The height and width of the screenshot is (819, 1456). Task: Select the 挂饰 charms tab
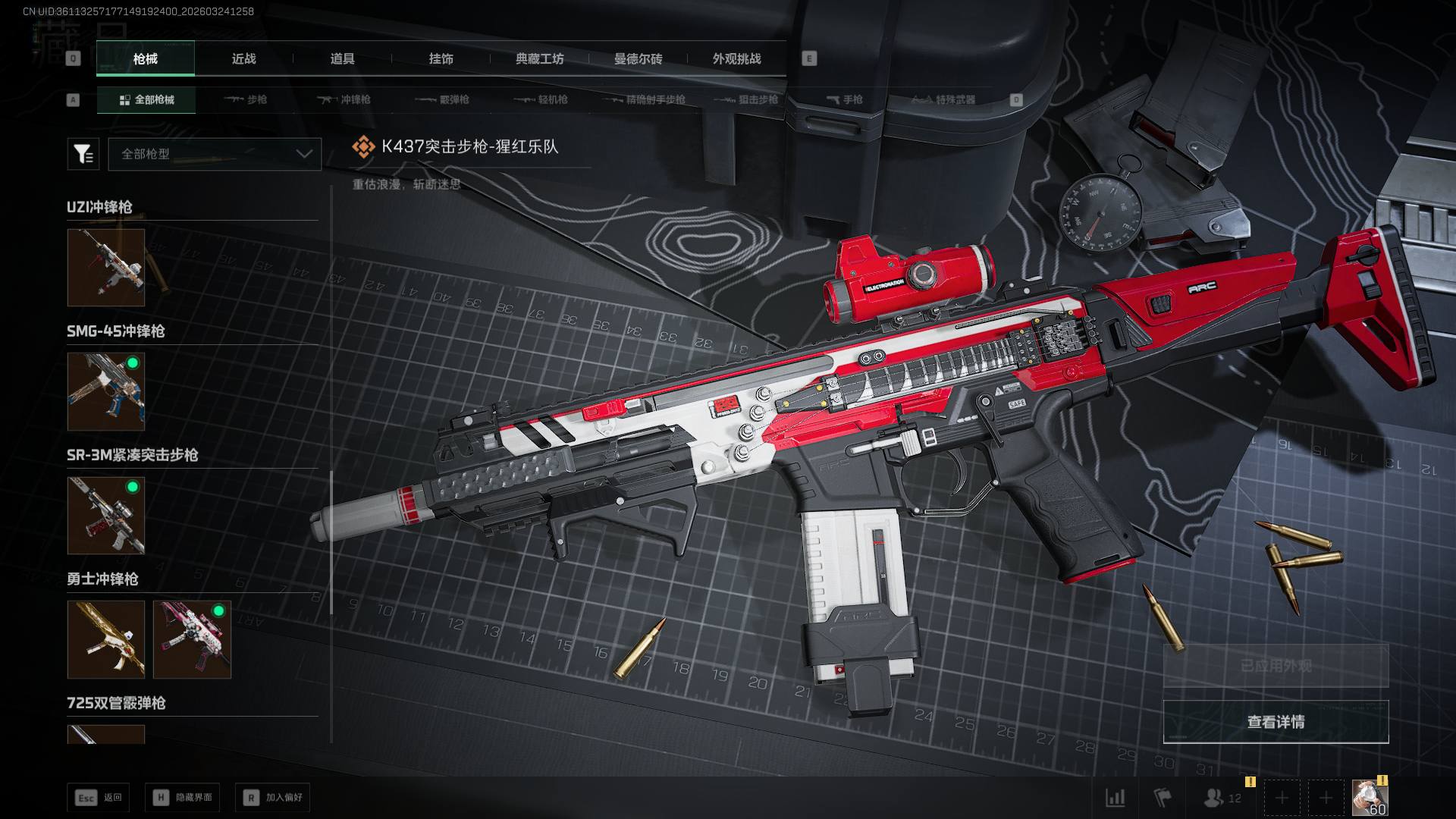(441, 59)
